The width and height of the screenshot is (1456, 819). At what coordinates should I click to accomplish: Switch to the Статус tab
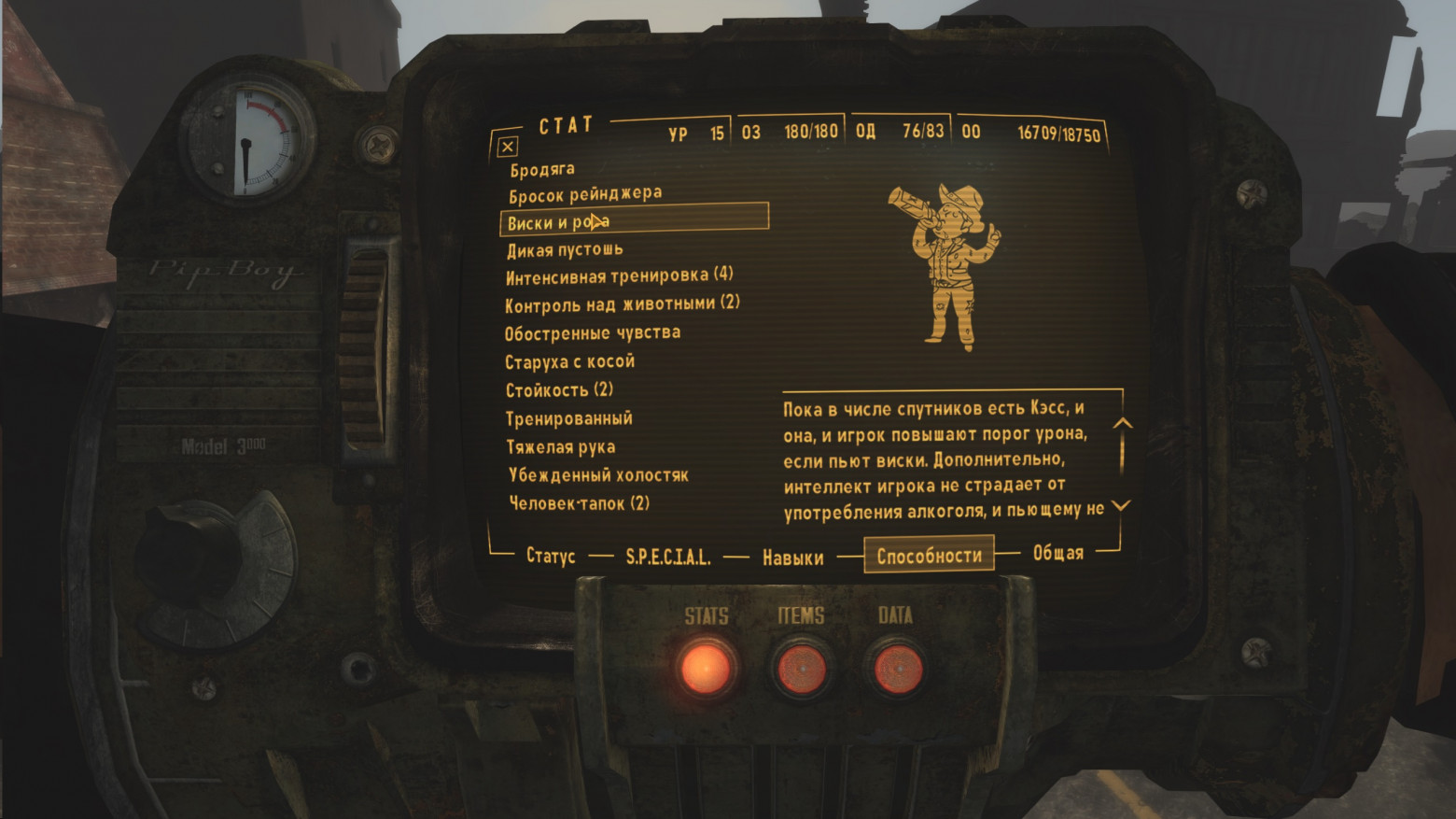[x=550, y=556]
